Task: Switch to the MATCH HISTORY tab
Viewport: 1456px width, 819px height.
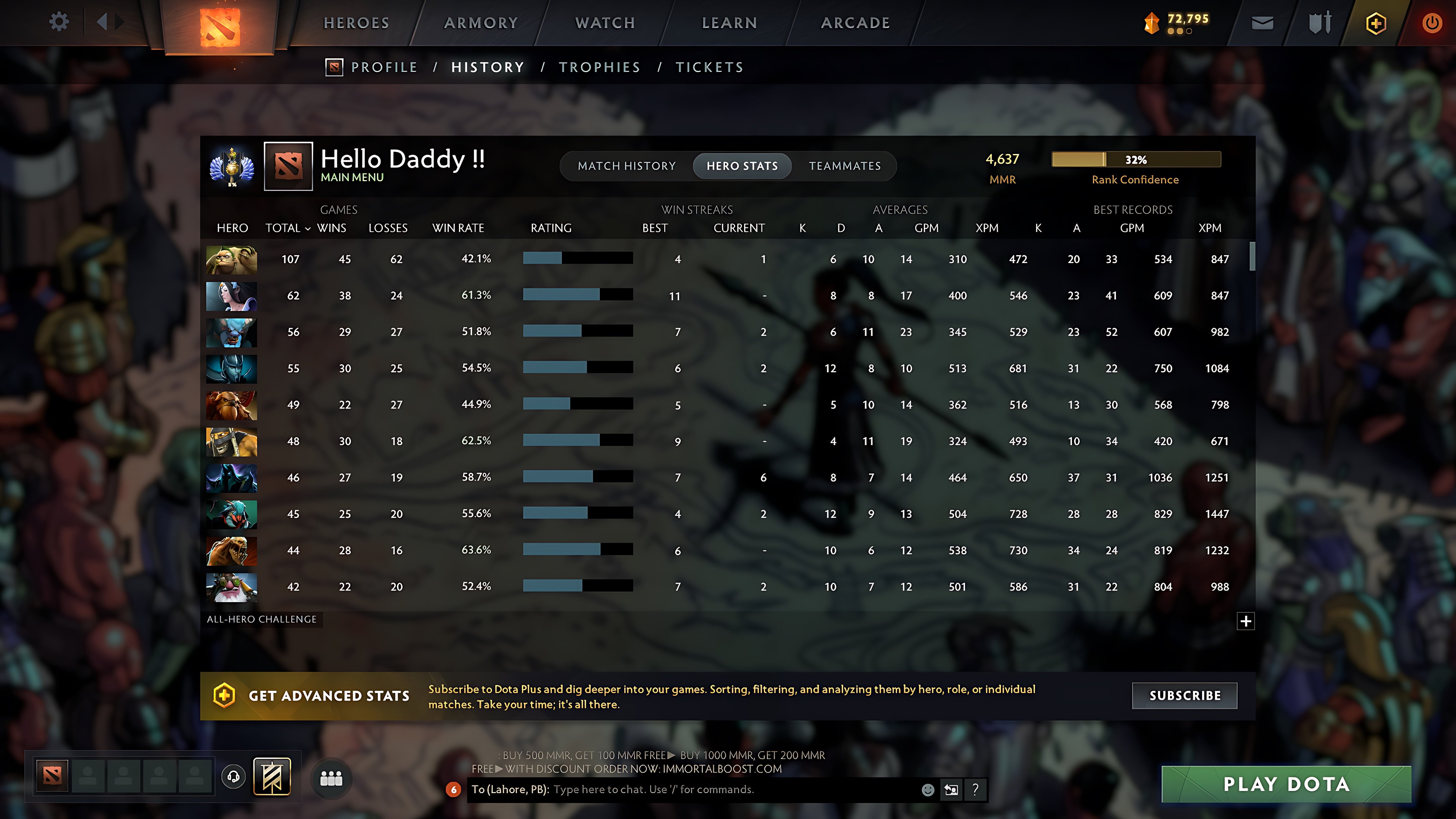Action: tap(626, 166)
